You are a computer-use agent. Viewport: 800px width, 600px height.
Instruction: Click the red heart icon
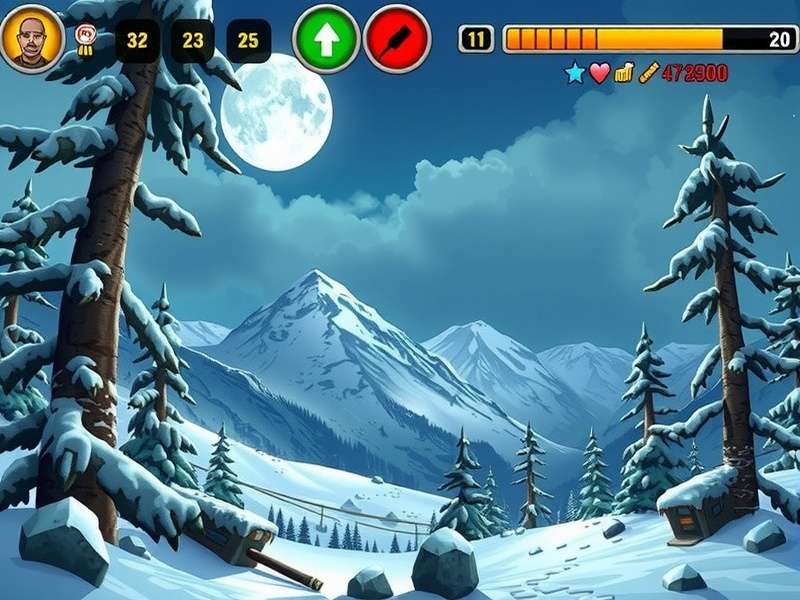point(599,73)
